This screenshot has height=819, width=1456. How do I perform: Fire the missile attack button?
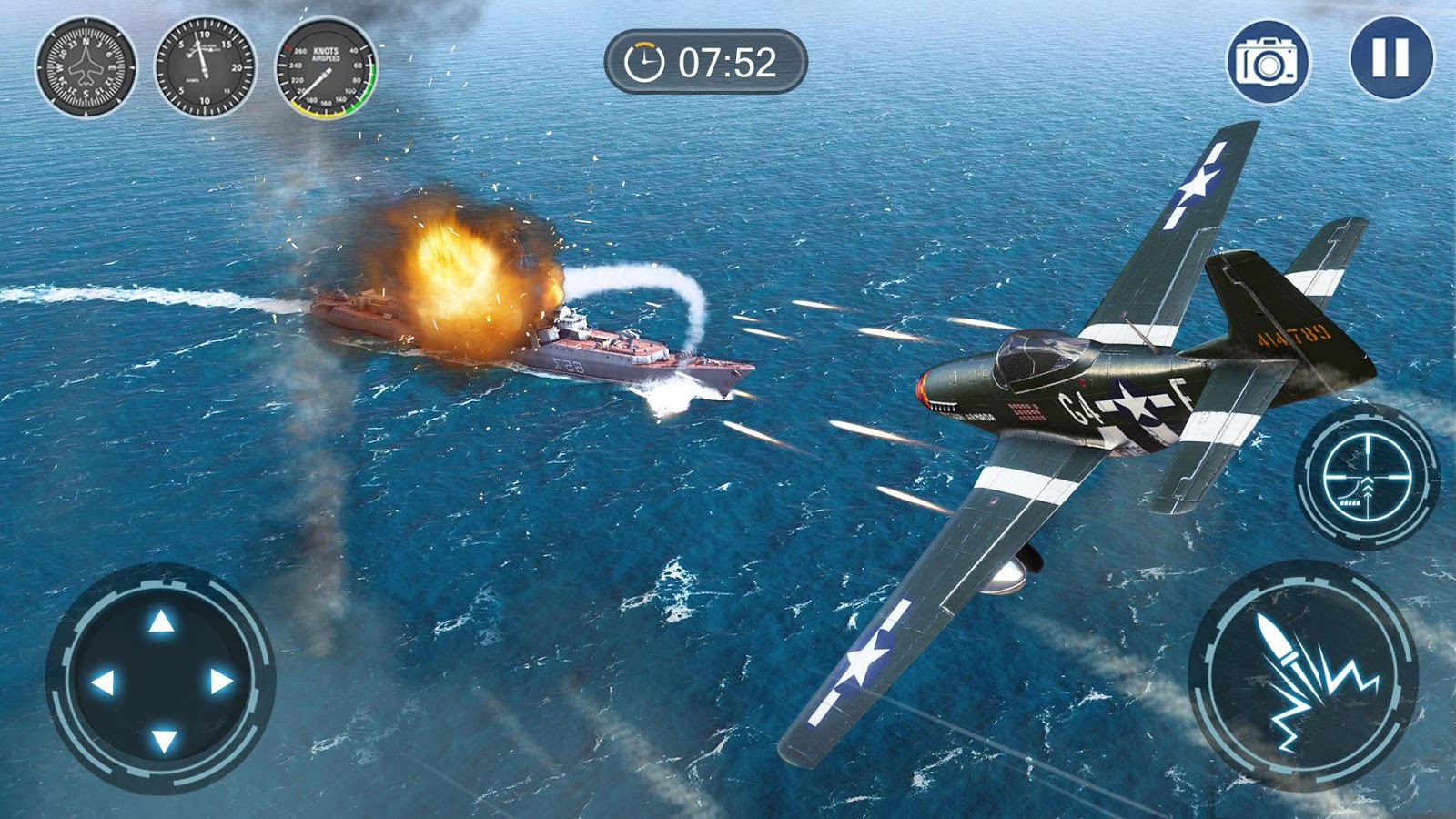[1302, 677]
